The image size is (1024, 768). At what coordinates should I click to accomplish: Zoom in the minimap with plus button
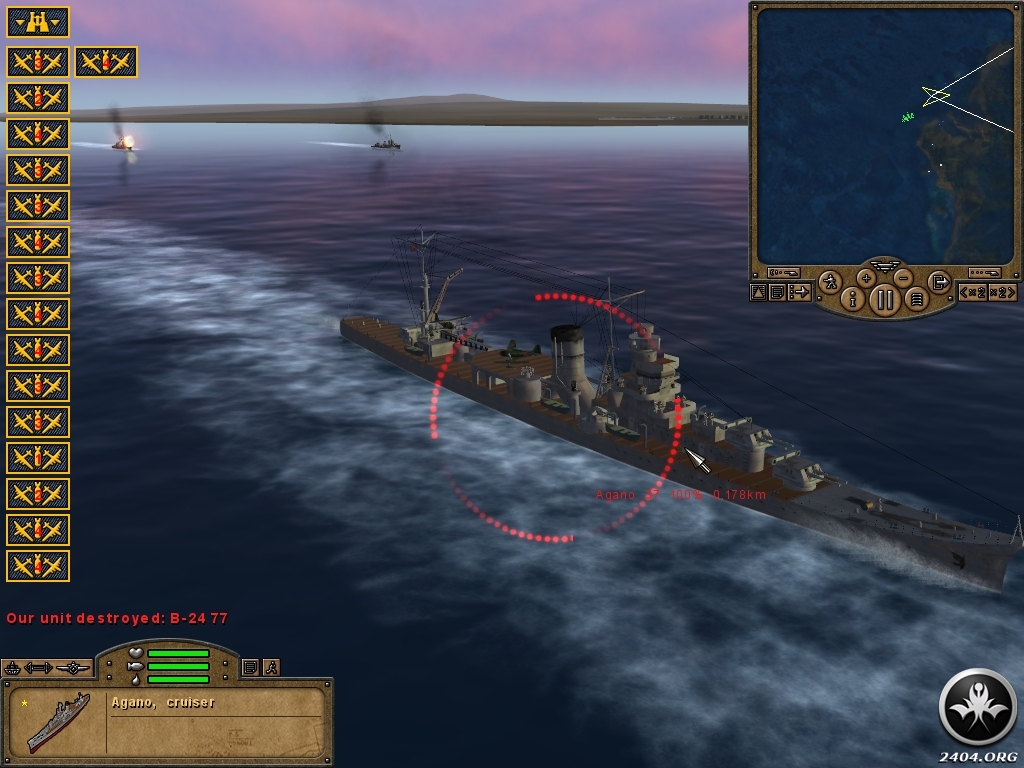(x=866, y=278)
